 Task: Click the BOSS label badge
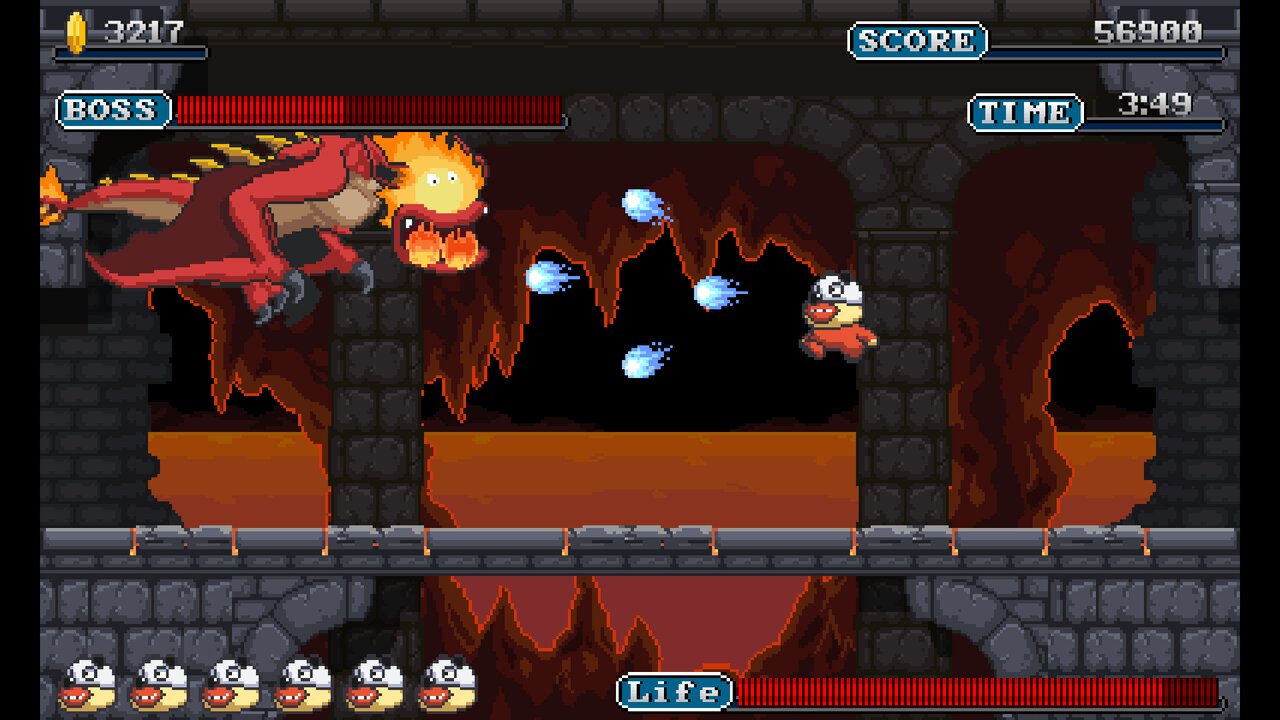[112, 111]
